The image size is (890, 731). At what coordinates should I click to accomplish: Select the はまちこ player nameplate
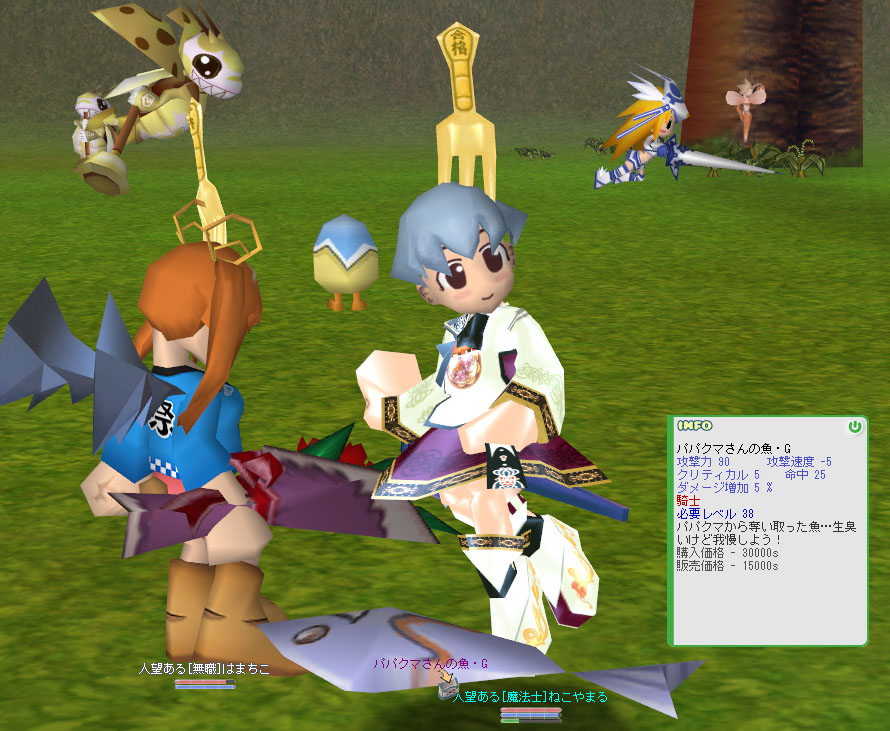[204, 668]
